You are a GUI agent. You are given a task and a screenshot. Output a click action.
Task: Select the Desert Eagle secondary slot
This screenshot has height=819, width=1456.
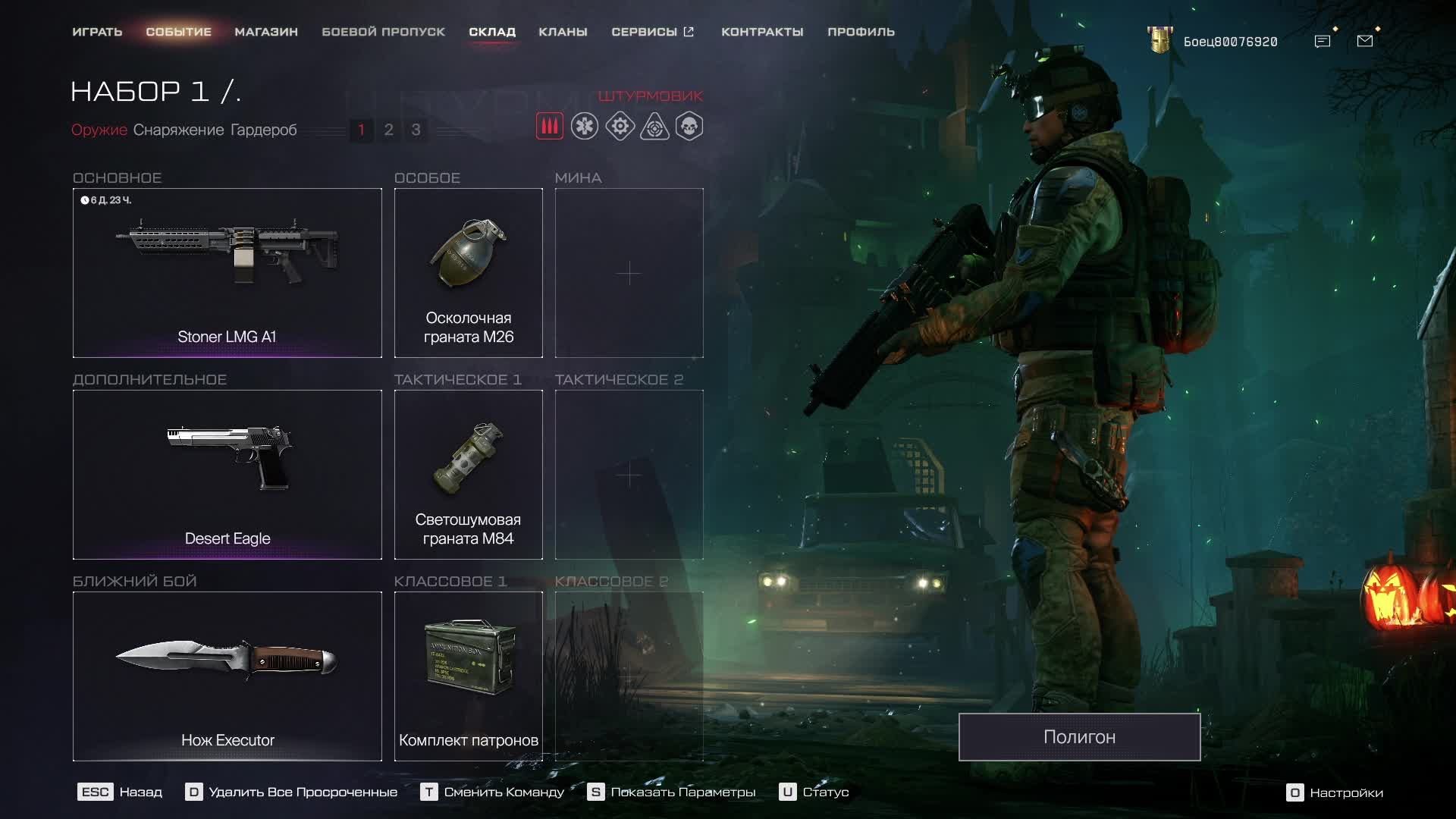227,475
